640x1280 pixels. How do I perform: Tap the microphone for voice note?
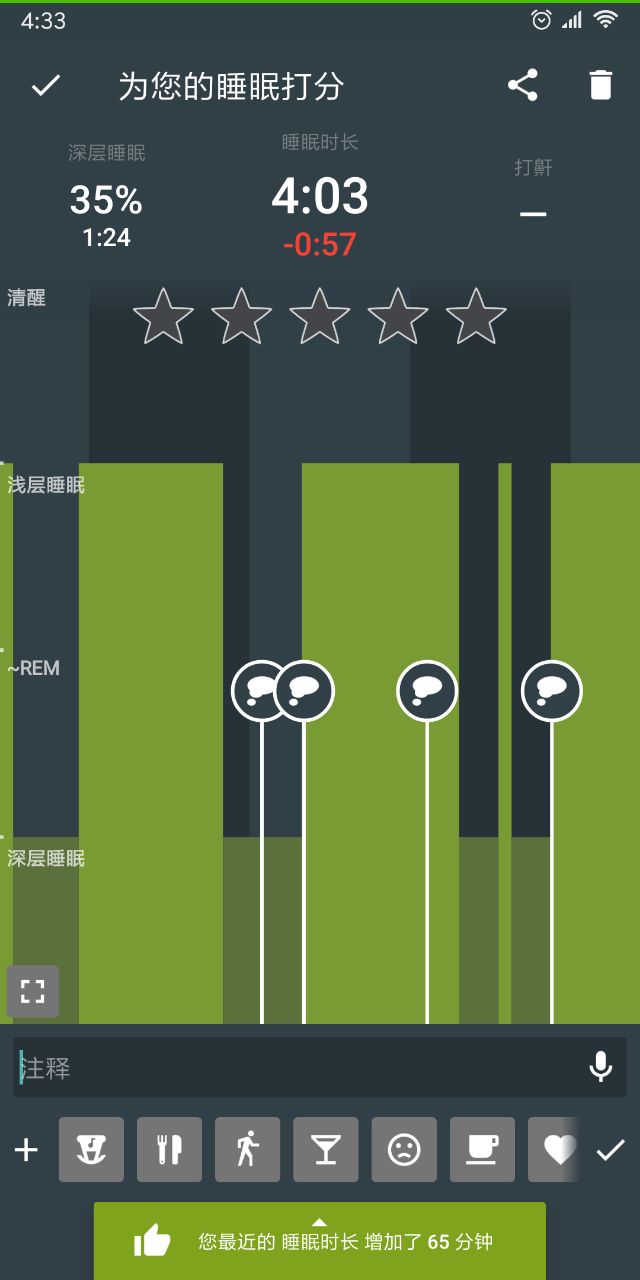600,1068
